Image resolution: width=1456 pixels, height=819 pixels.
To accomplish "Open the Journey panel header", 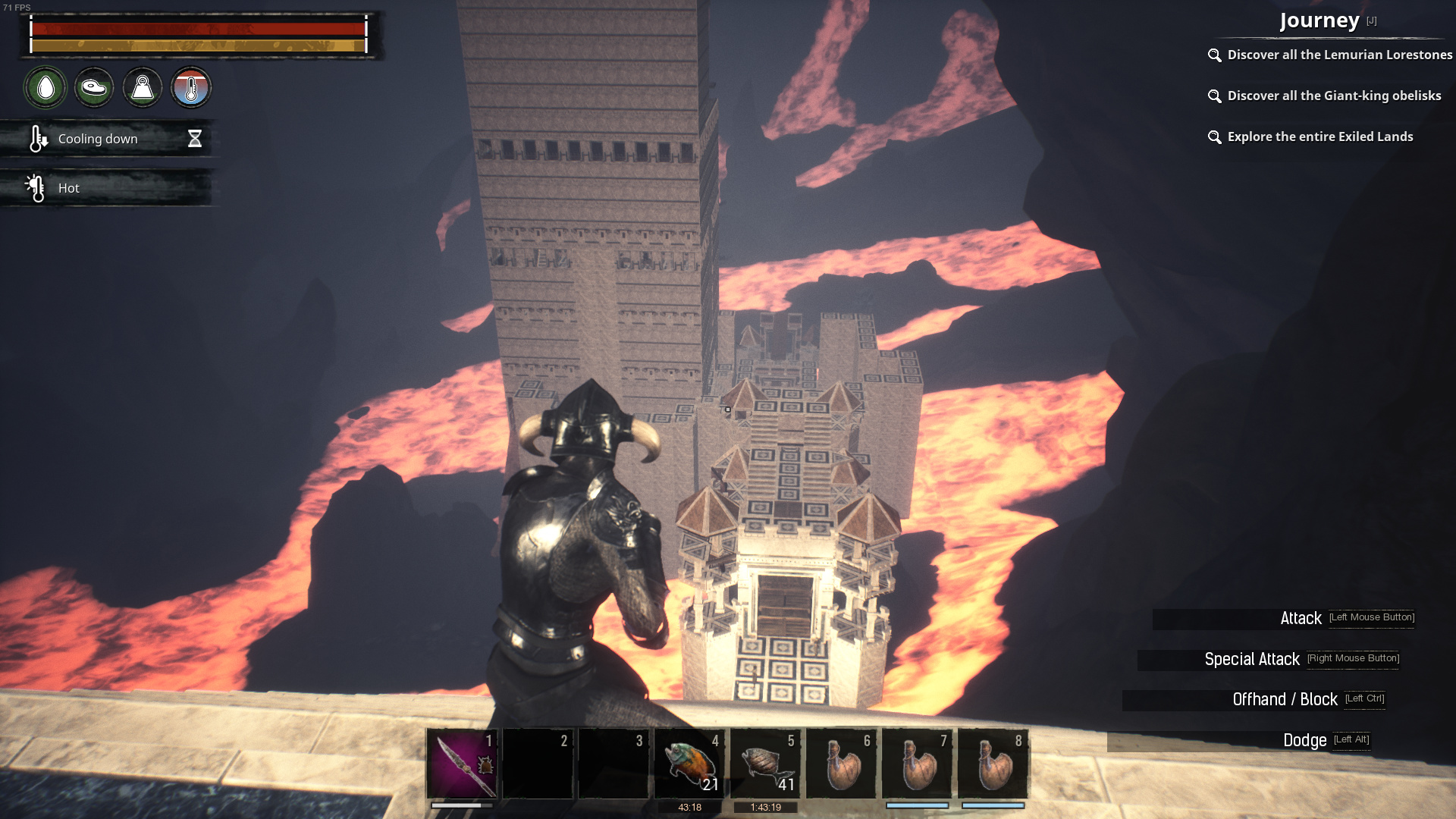I will (1319, 20).
